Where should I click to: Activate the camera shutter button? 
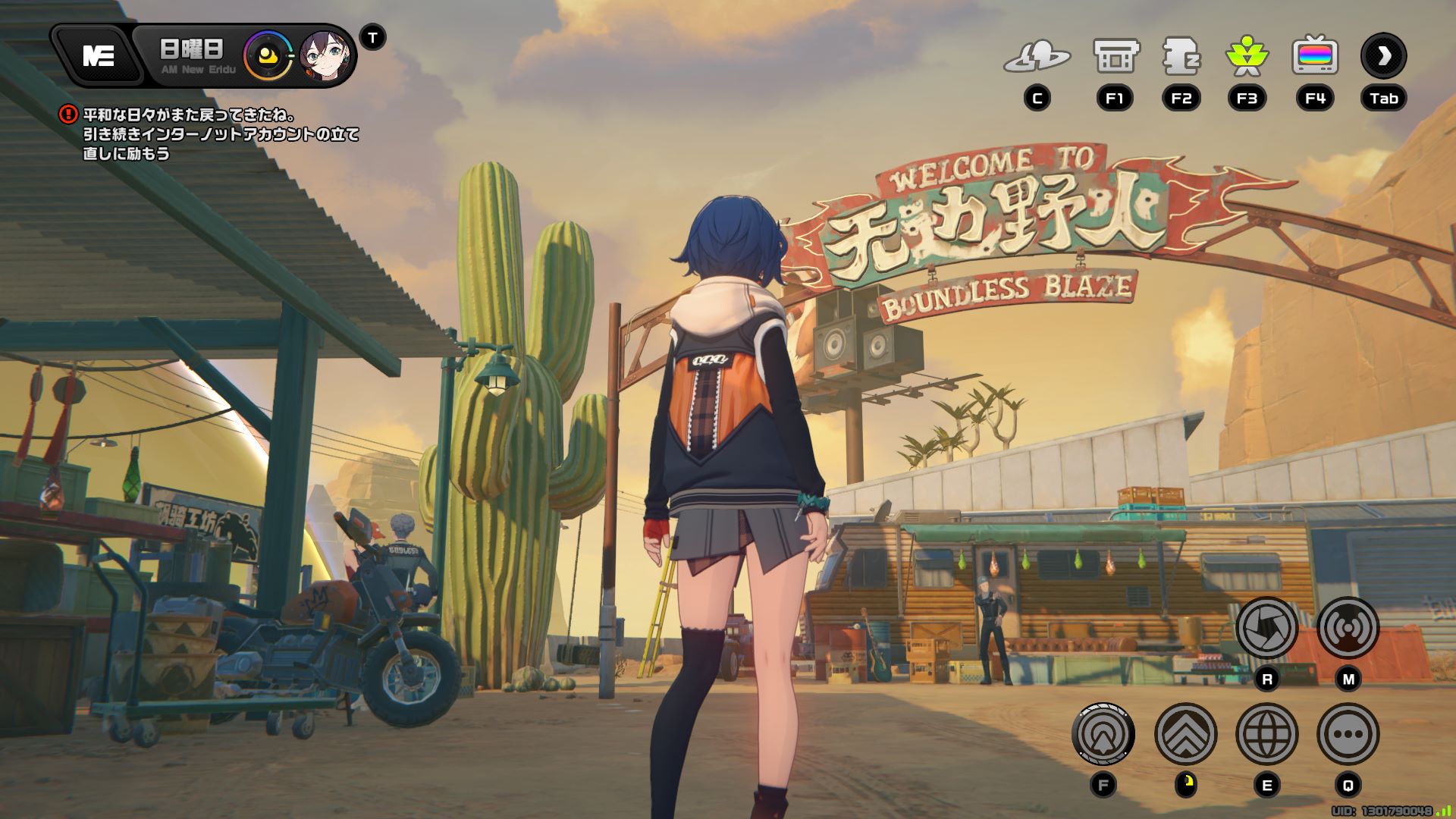pos(1266,628)
